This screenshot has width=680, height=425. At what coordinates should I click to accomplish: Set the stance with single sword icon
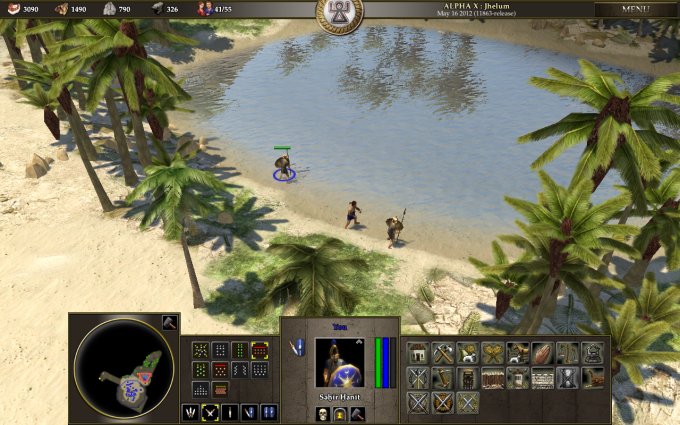230,412
